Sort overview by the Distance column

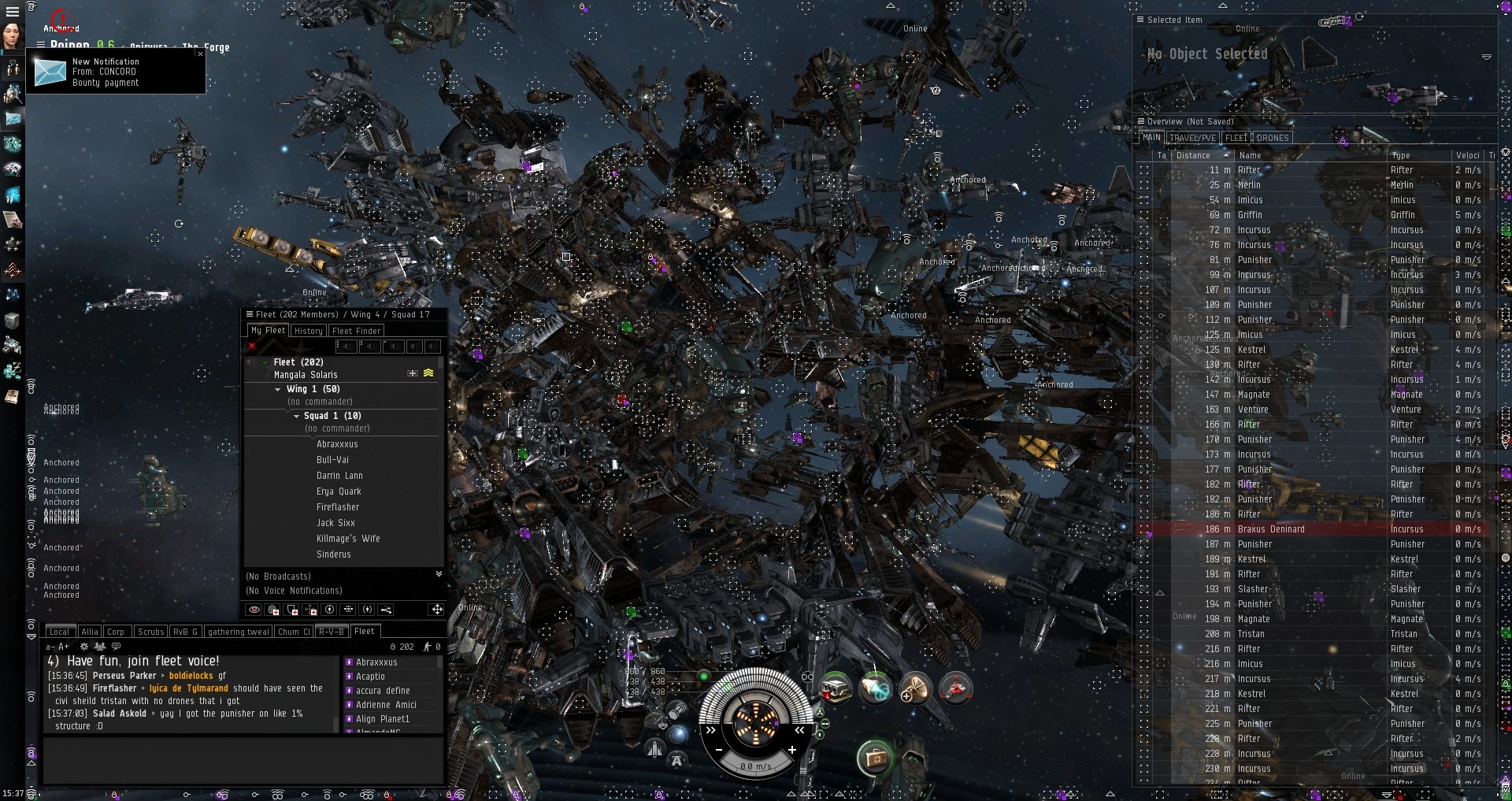[x=1192, y=155]
